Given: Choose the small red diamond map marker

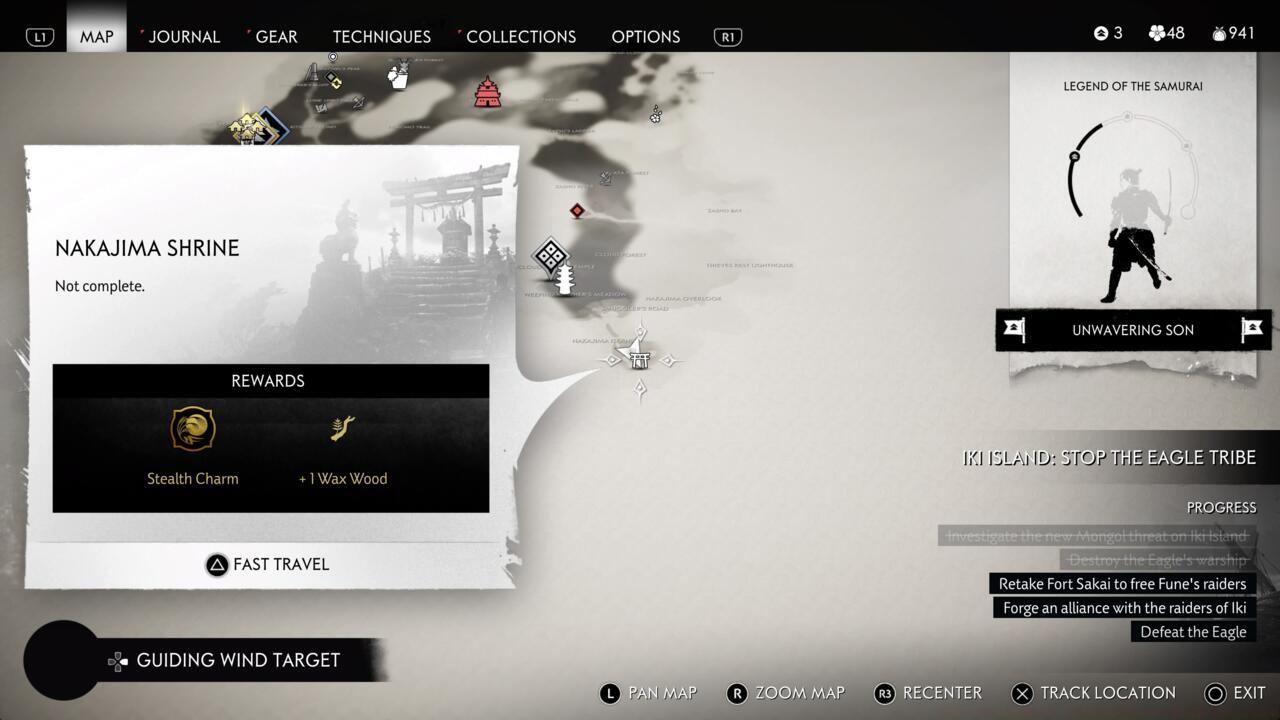Looking at the screenshot, I should (x=577, y=210).
